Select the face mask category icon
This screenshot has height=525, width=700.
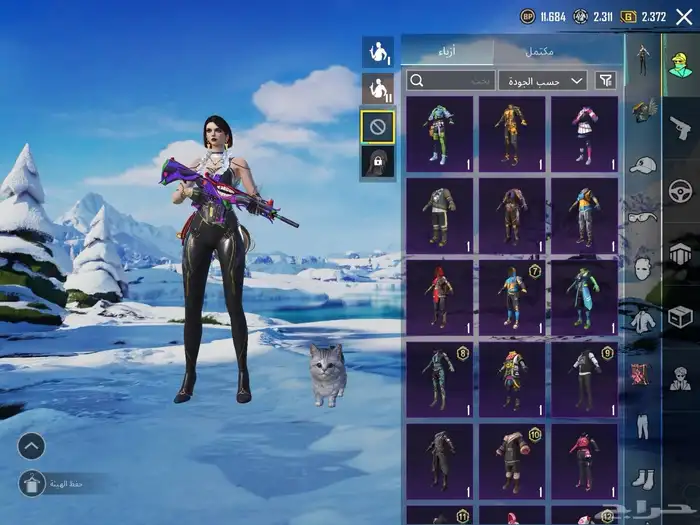(x=643, y=268)
